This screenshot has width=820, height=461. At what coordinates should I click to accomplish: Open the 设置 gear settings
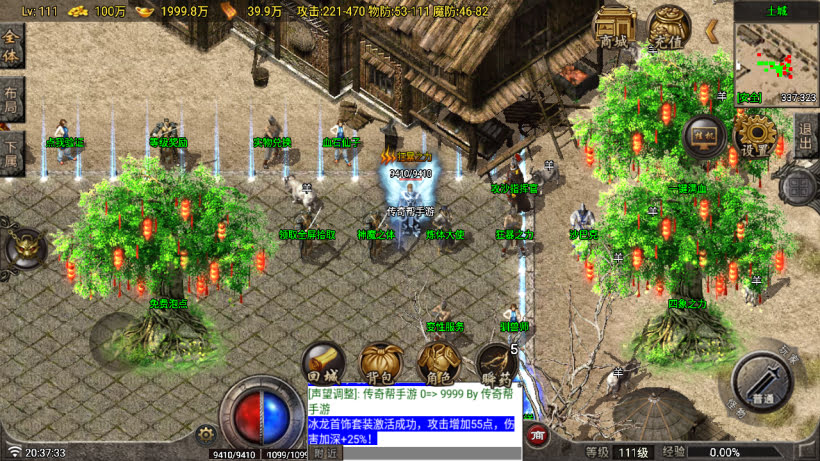coord(756,136)
